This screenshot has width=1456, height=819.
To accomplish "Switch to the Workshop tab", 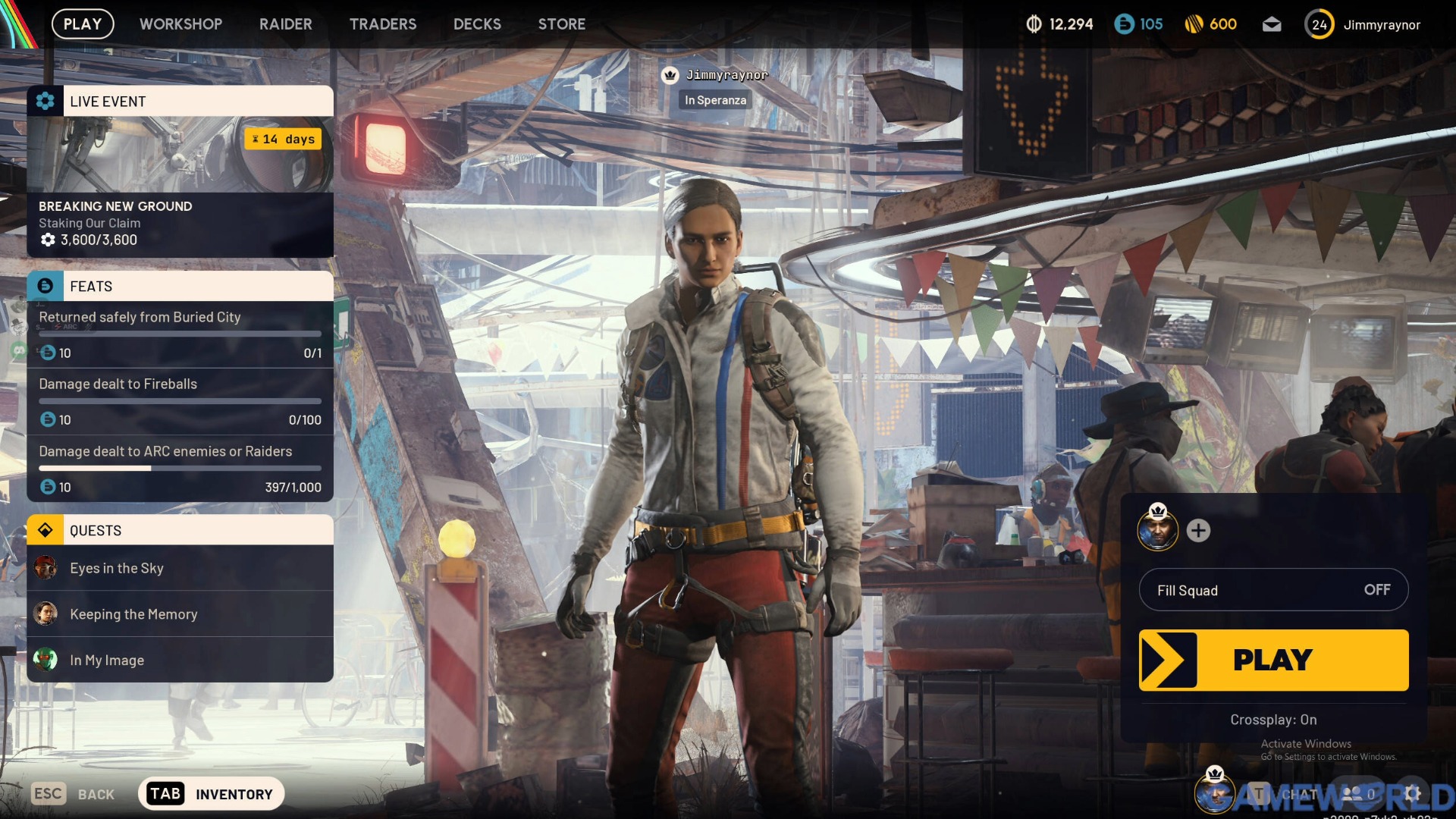I will 180,24.
